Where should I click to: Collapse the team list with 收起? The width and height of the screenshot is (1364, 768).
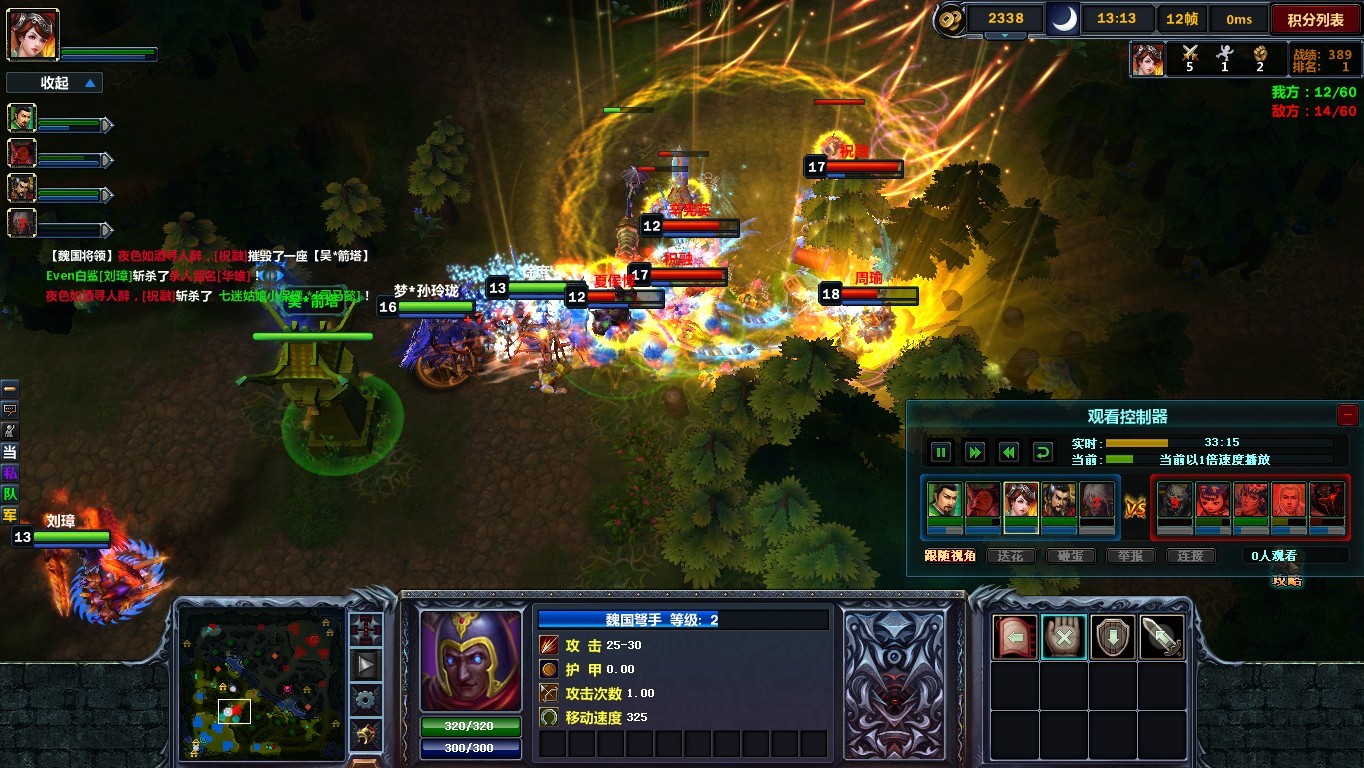[55, 83]
